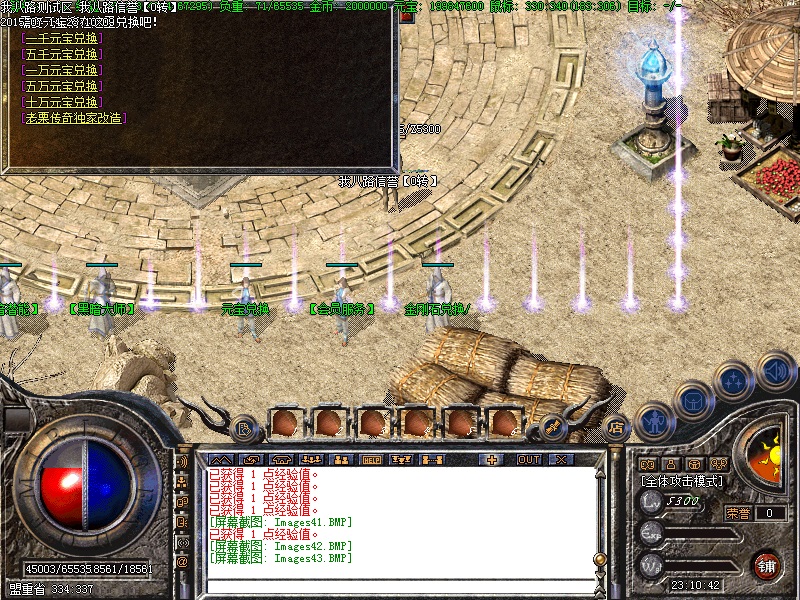Click the HELP button above chat
This screenshot has width=800, height=600.
click(372, 459)
